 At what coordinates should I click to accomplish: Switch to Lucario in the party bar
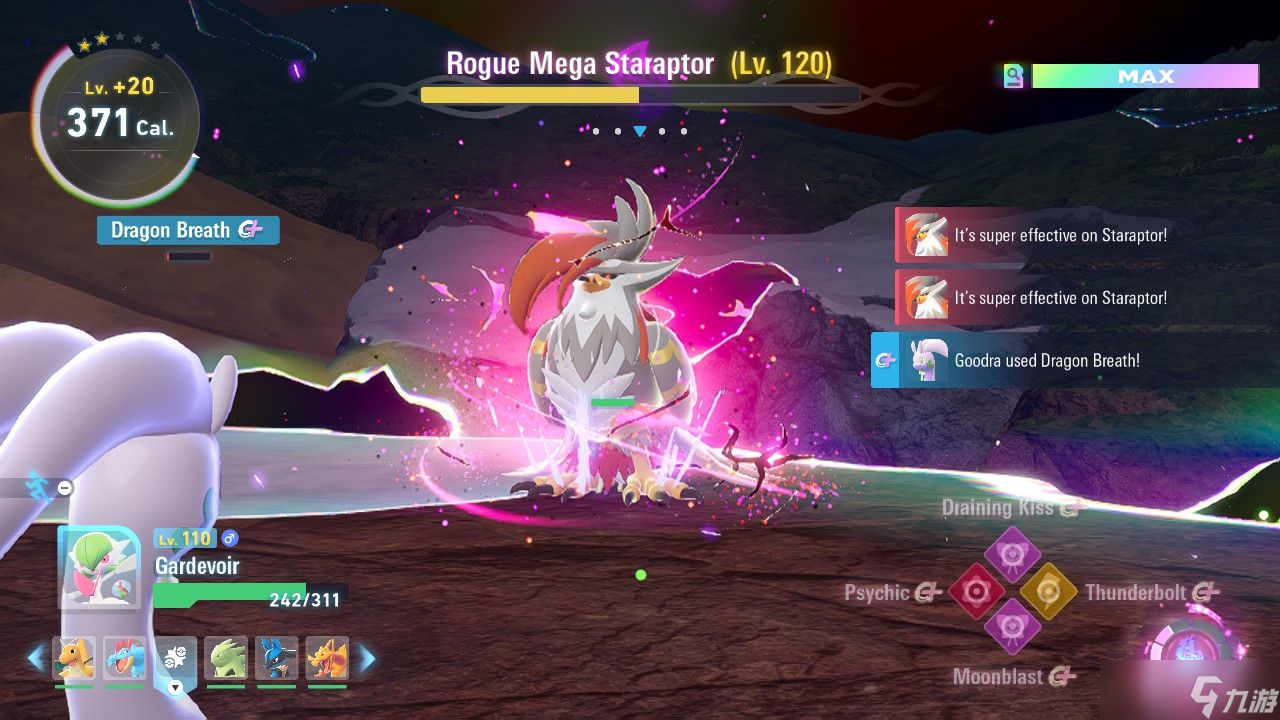(x=277, y=658)
